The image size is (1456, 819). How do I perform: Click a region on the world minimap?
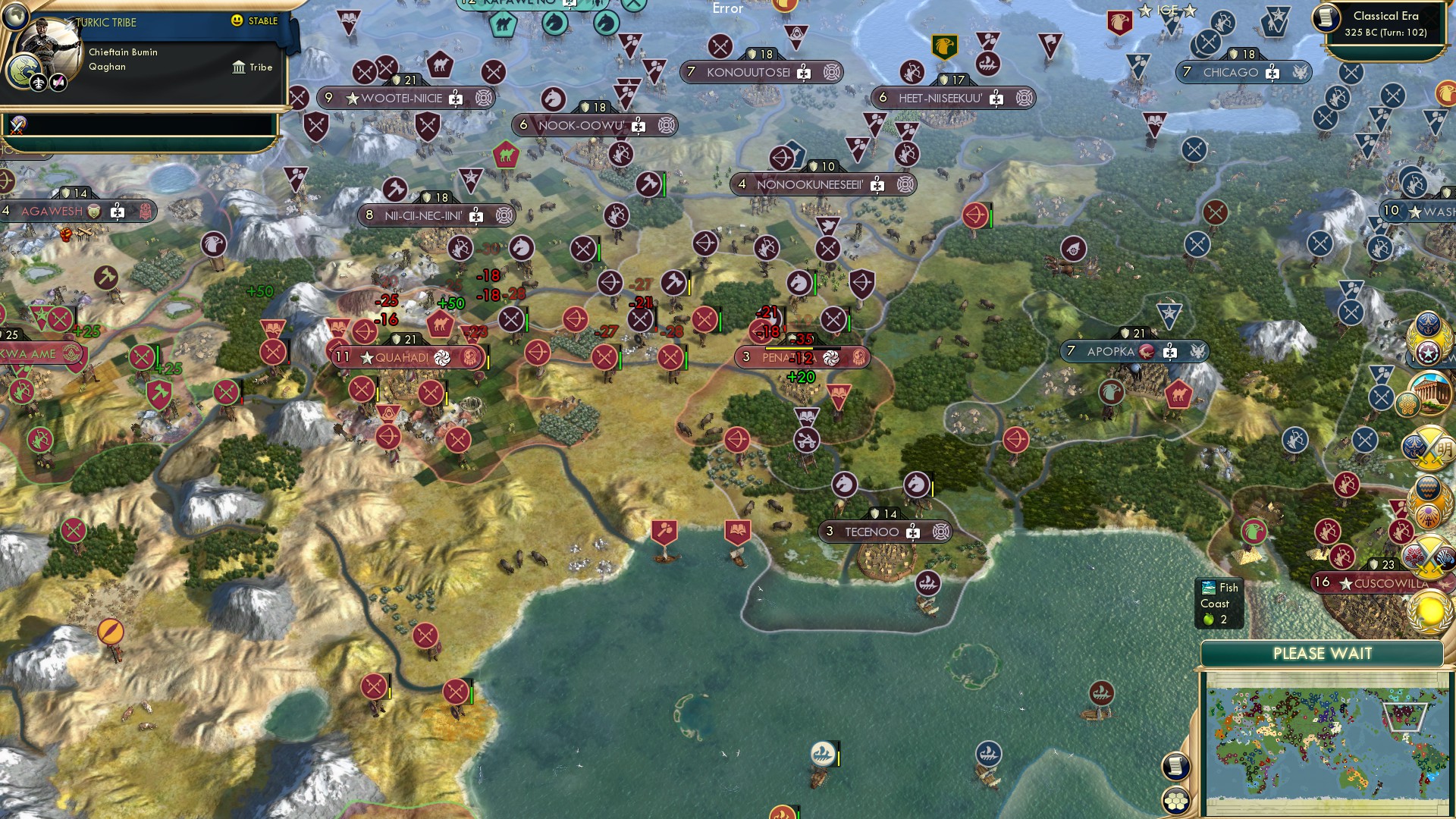[x=1327, y=743]
